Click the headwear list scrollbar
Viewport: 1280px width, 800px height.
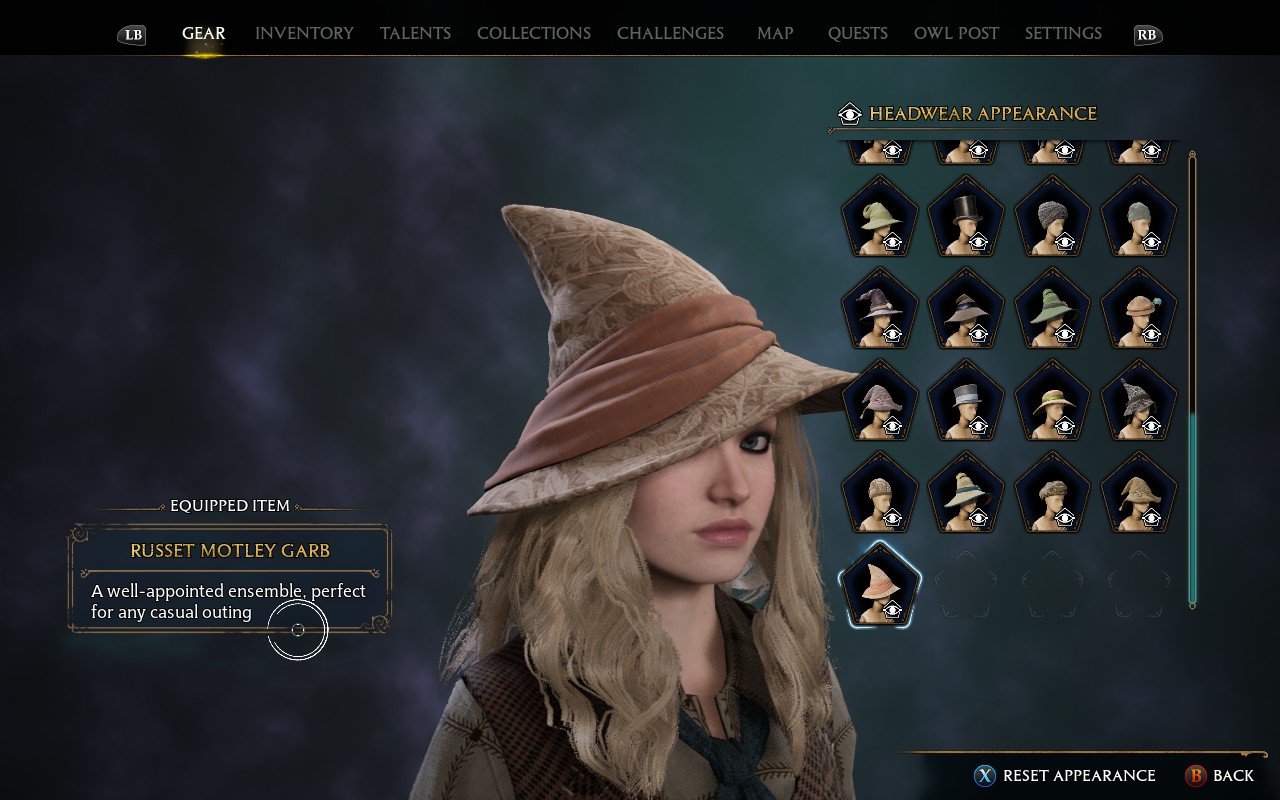[1192, 500]
